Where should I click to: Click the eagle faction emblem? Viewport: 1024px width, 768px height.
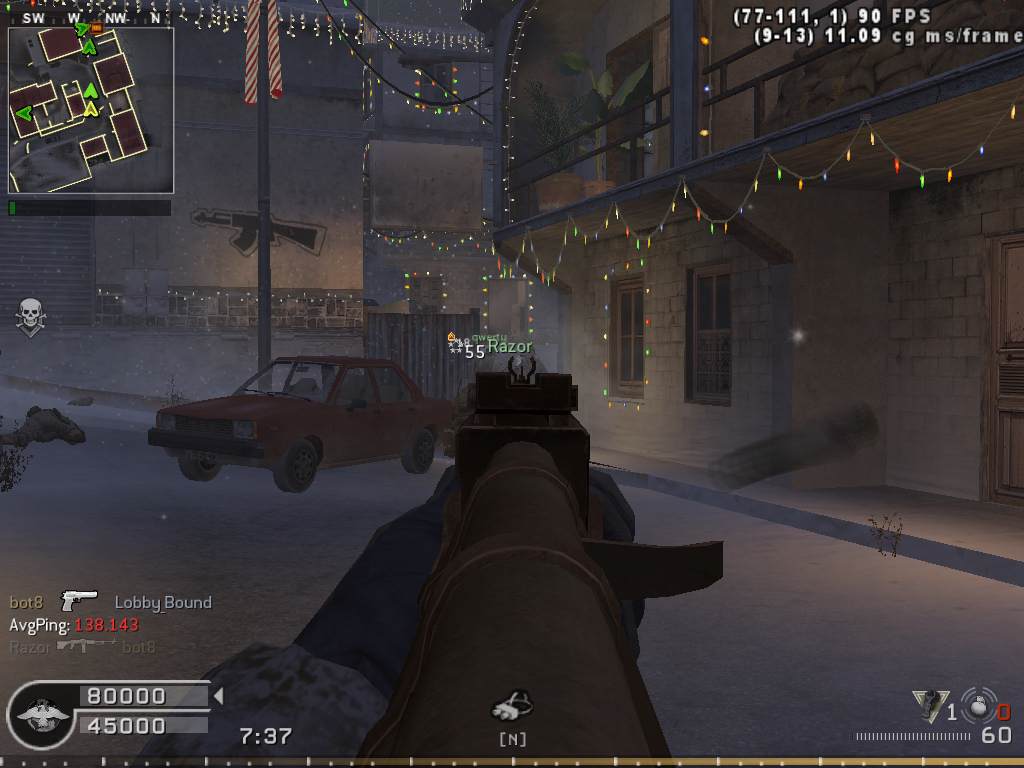tap(40, 712)
